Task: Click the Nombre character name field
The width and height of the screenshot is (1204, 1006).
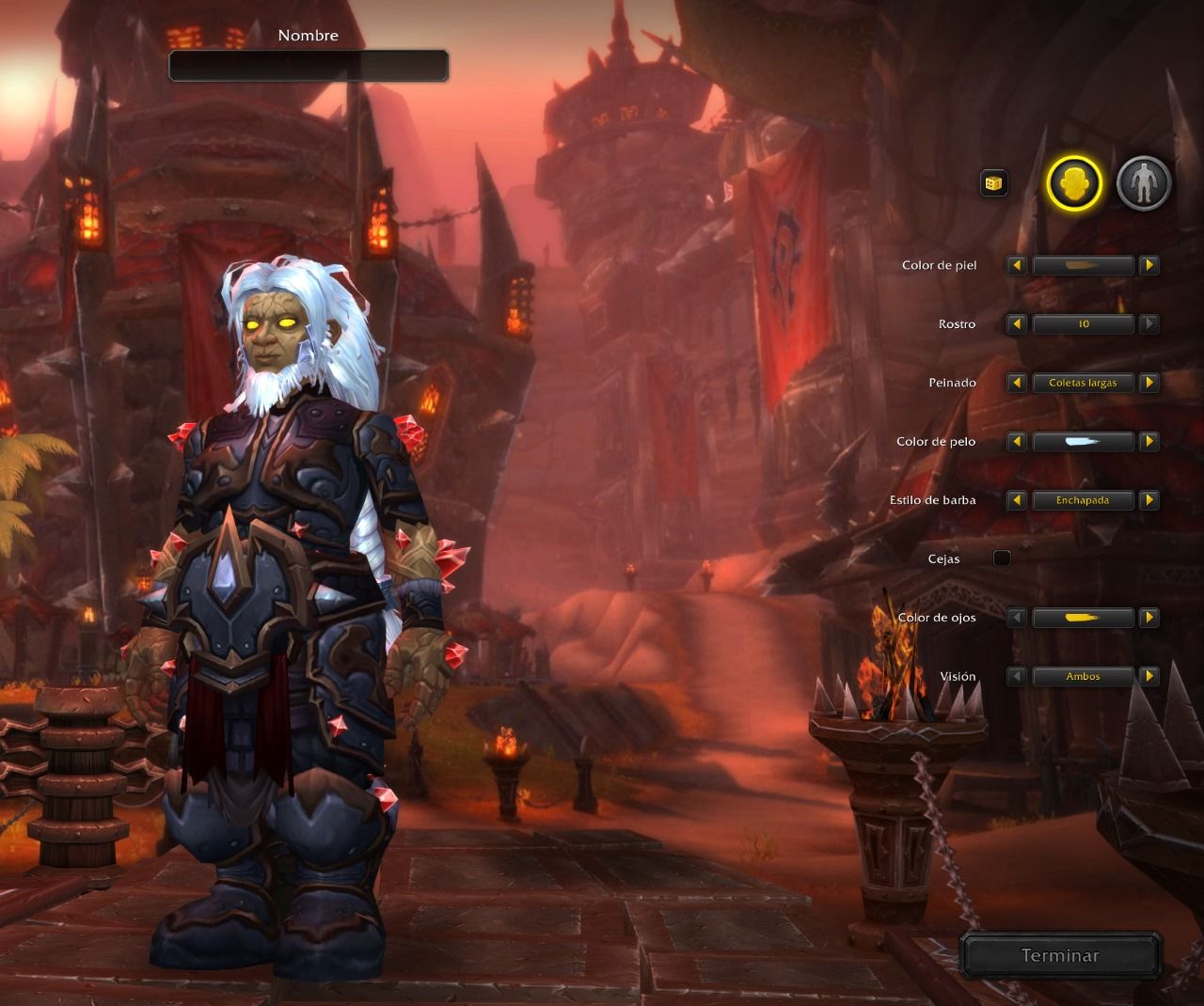Action: [309, 66]
